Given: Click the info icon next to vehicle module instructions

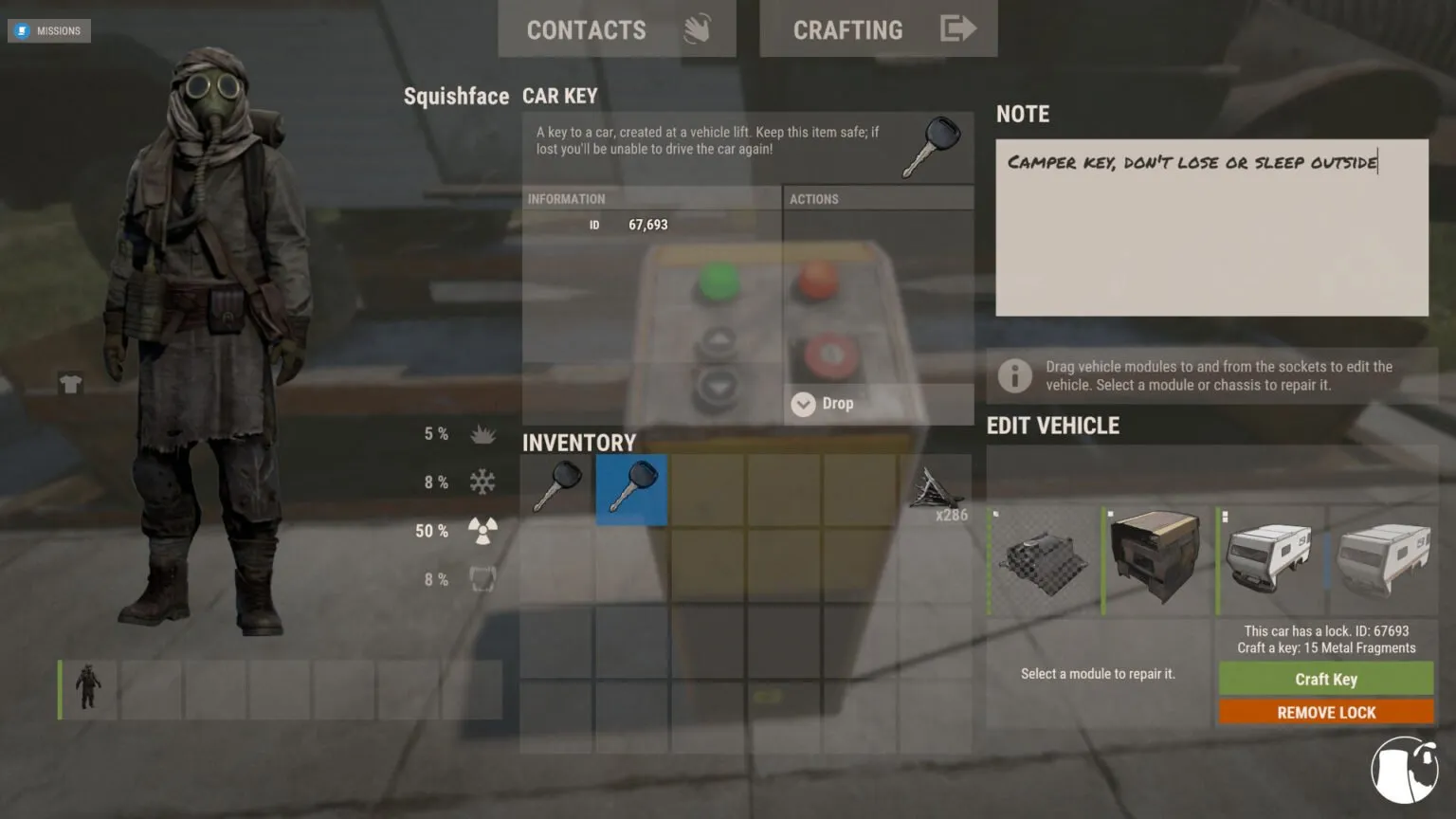Looking at the screenshot, I should pos(1015,375).
